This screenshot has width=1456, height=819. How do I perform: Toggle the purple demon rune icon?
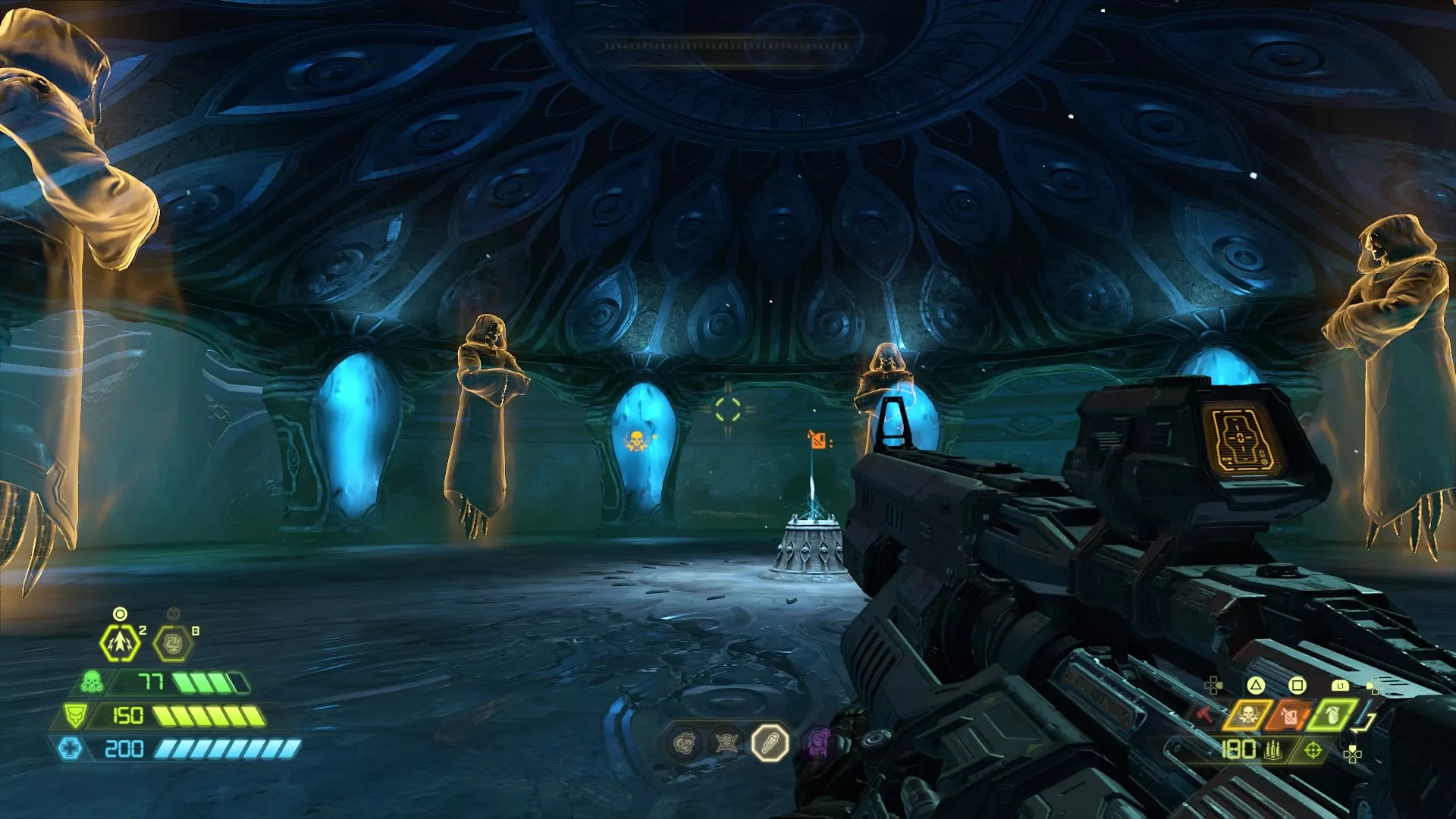tap(818, 742)
